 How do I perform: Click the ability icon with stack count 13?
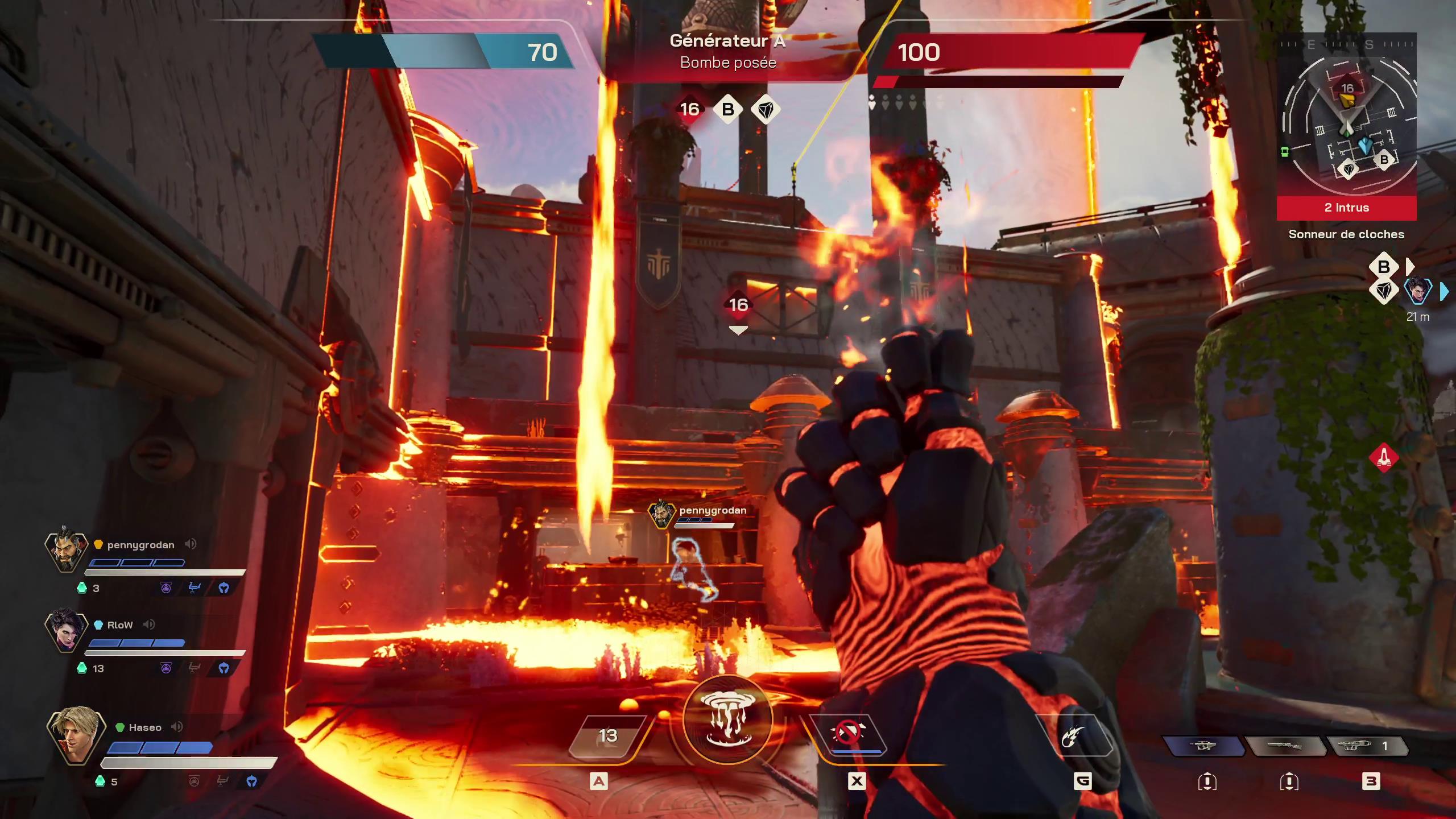click(608, 735)
